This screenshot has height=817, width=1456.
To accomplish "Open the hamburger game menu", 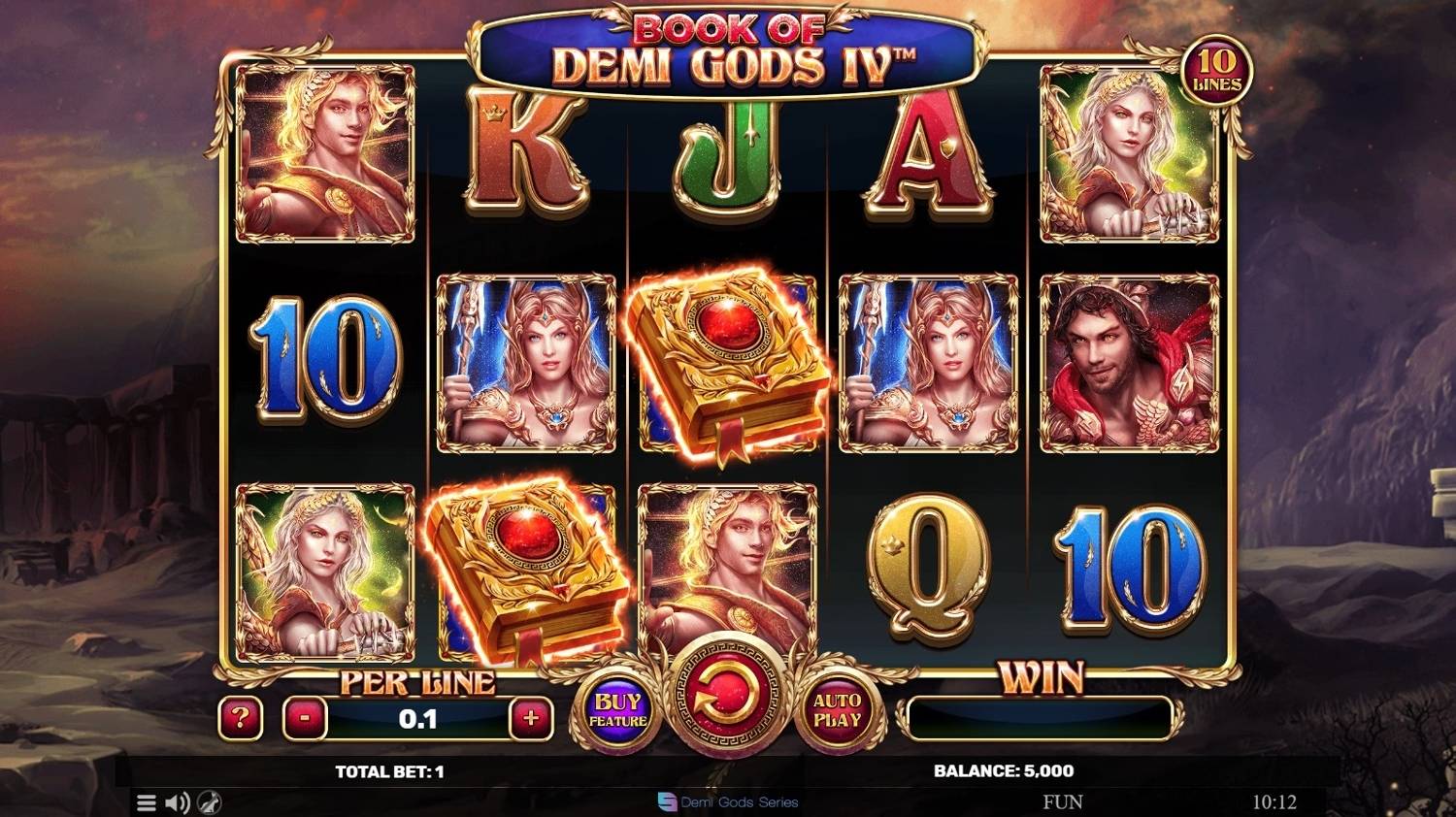I will click(x=146, y=802).
